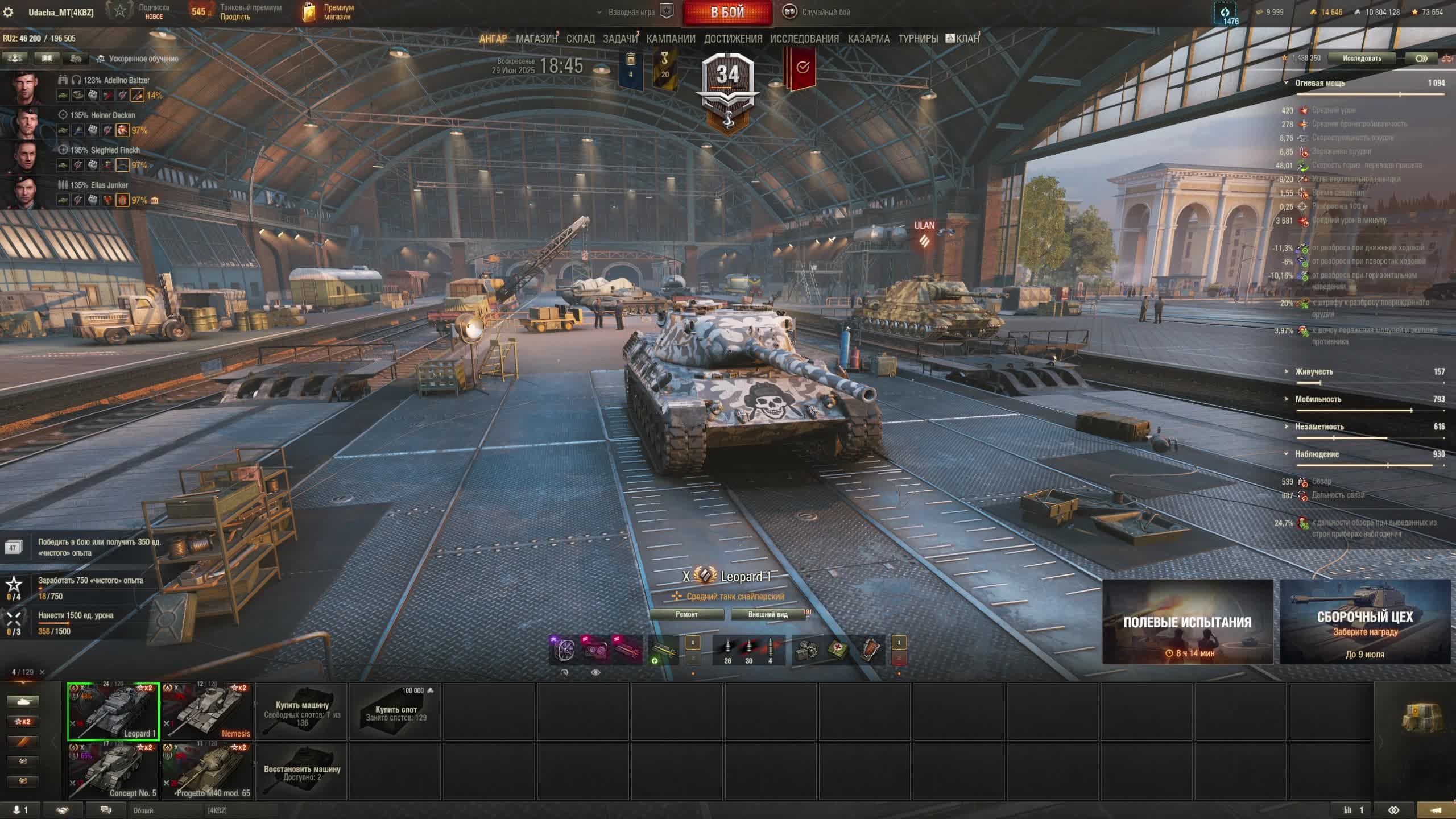Buy a new slot via Купить слот
Screen dimensions: 1456x819
(x=396, y=712)
